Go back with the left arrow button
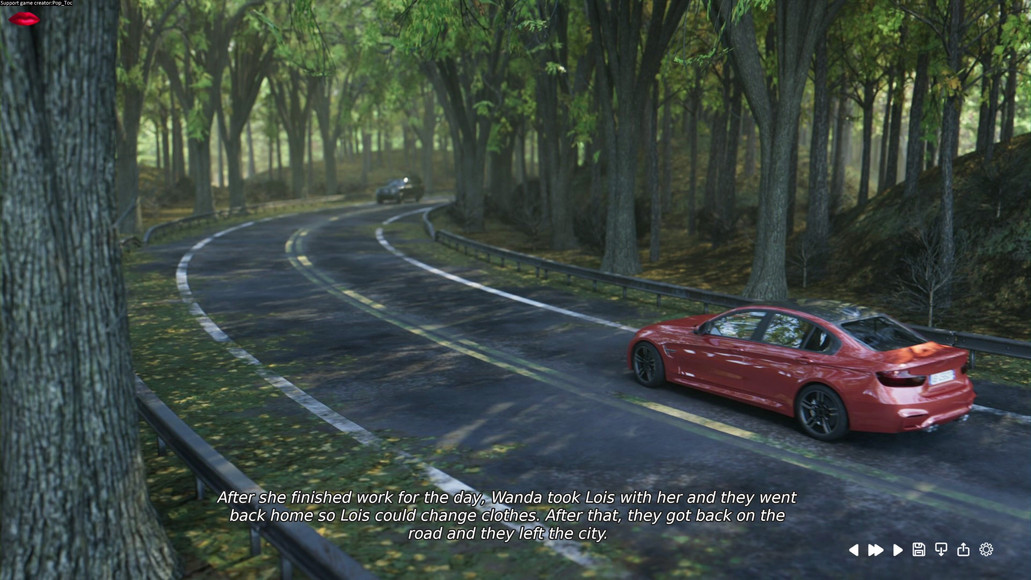 853,550
